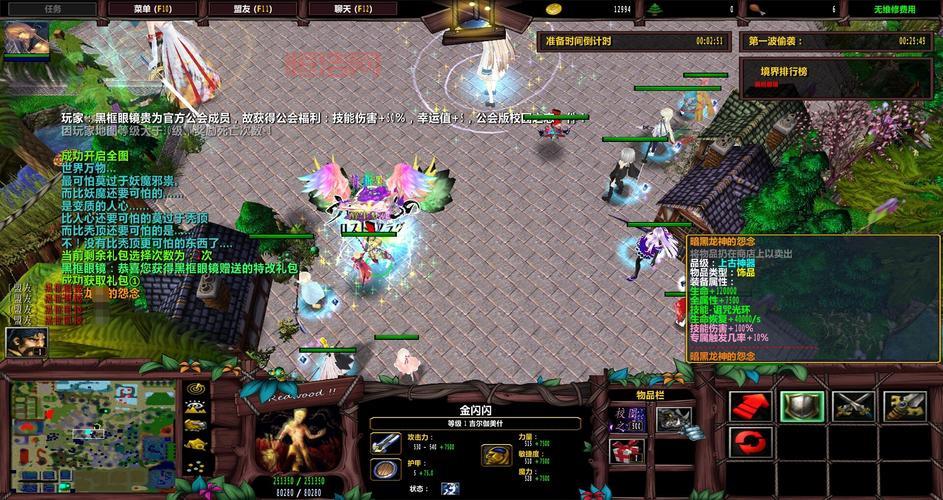
Task: Click the red circular arrow ability
Action: pyautogui.click(x=747, y=442)
